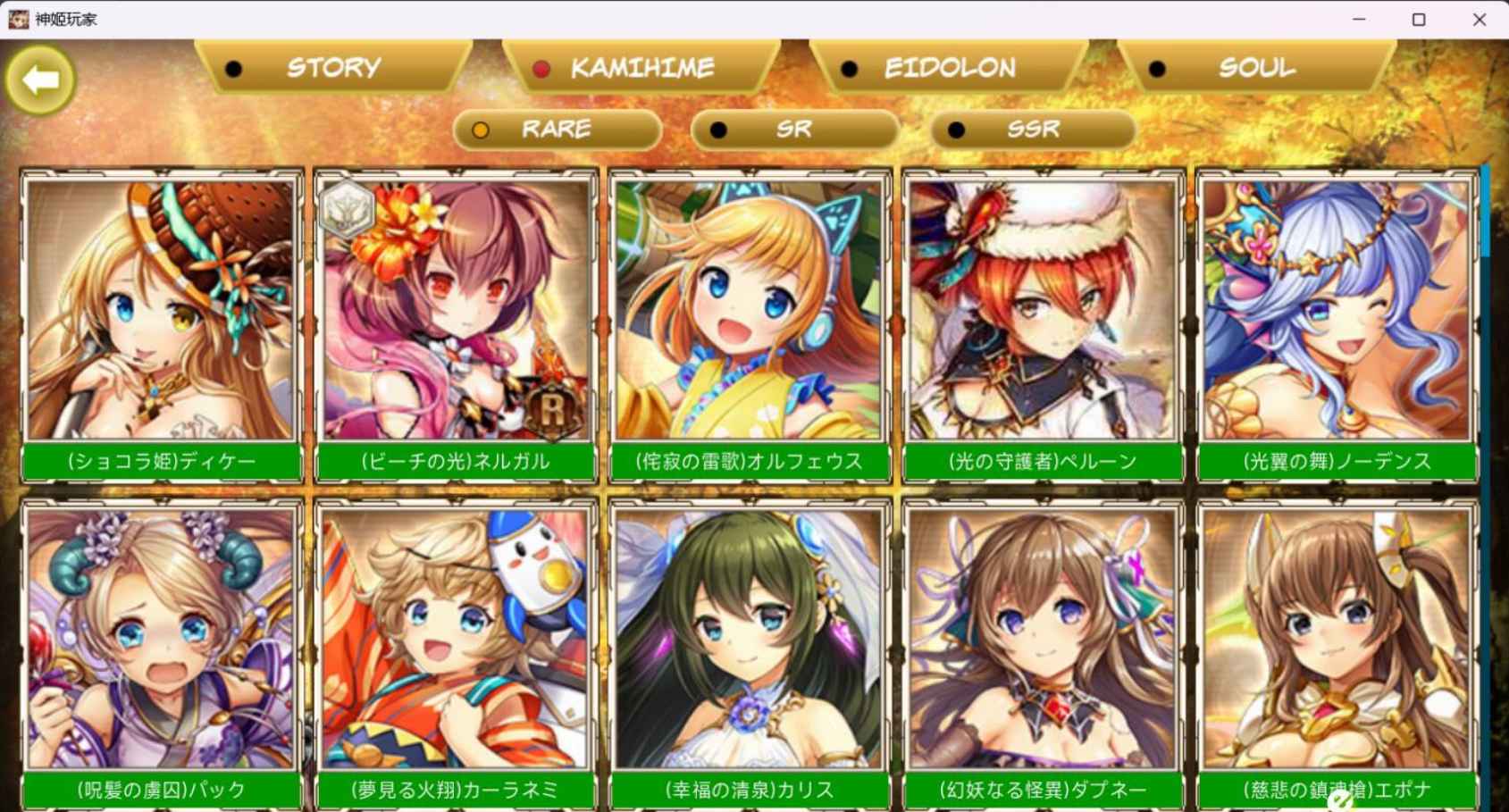Select the SR rarity filter button
Screen dimensions: 1509x812
[x=793, y=130]
